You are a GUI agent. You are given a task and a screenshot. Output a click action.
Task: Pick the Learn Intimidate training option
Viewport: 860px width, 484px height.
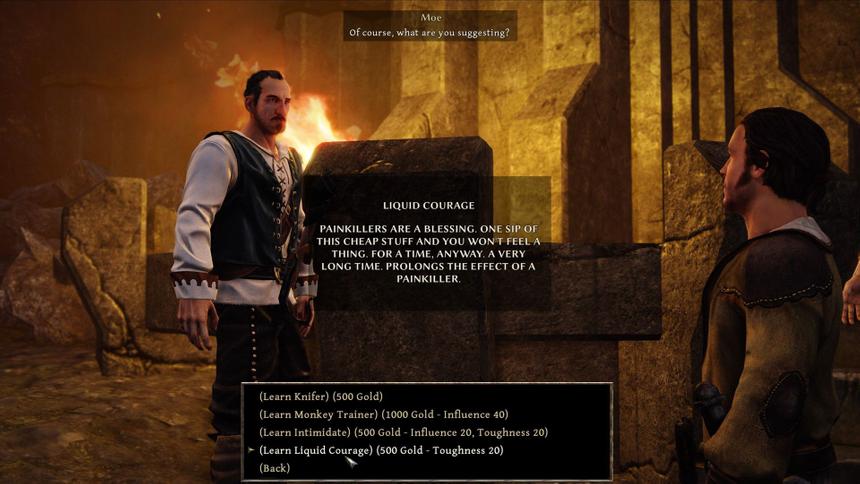coord(403,433)
